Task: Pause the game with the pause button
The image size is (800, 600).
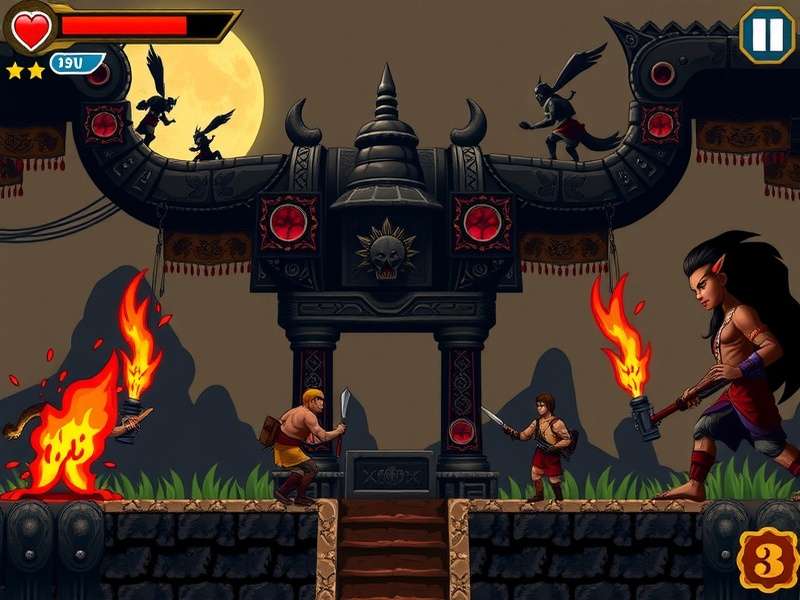Action: pyautogui.click(x=767, y=35)
